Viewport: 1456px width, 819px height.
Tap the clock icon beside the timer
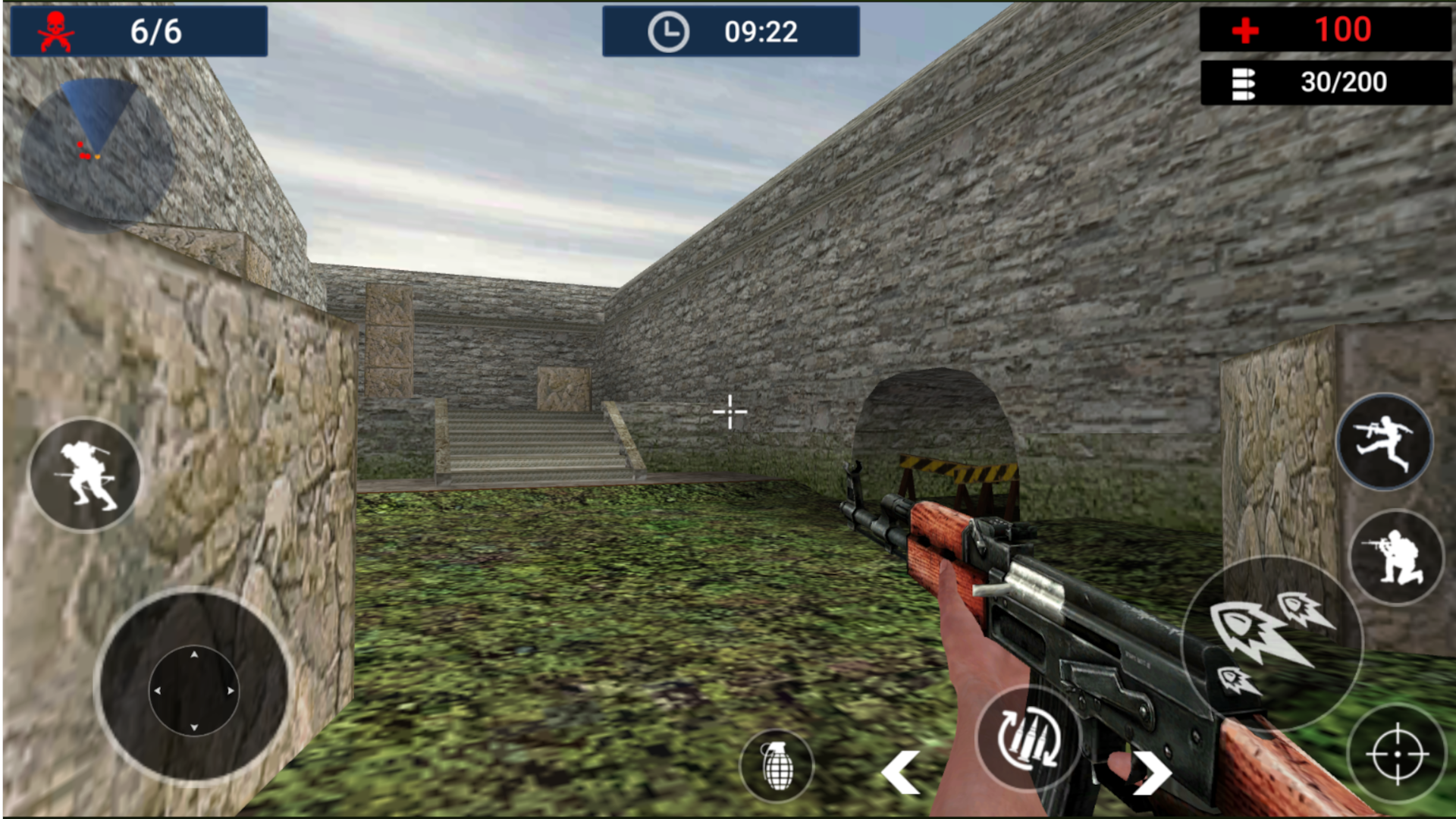pos(667,32)
